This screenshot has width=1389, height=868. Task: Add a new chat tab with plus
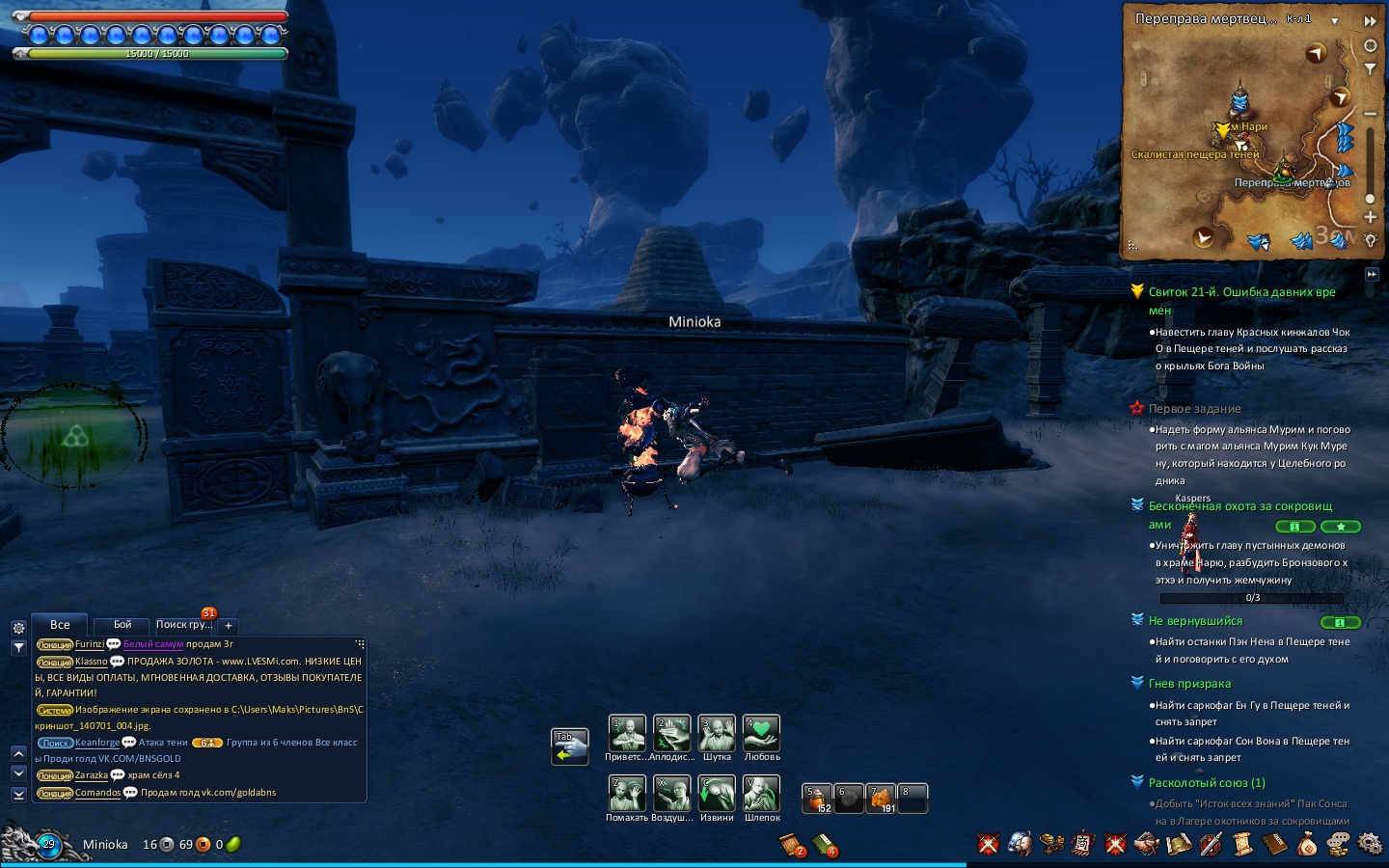229,626
